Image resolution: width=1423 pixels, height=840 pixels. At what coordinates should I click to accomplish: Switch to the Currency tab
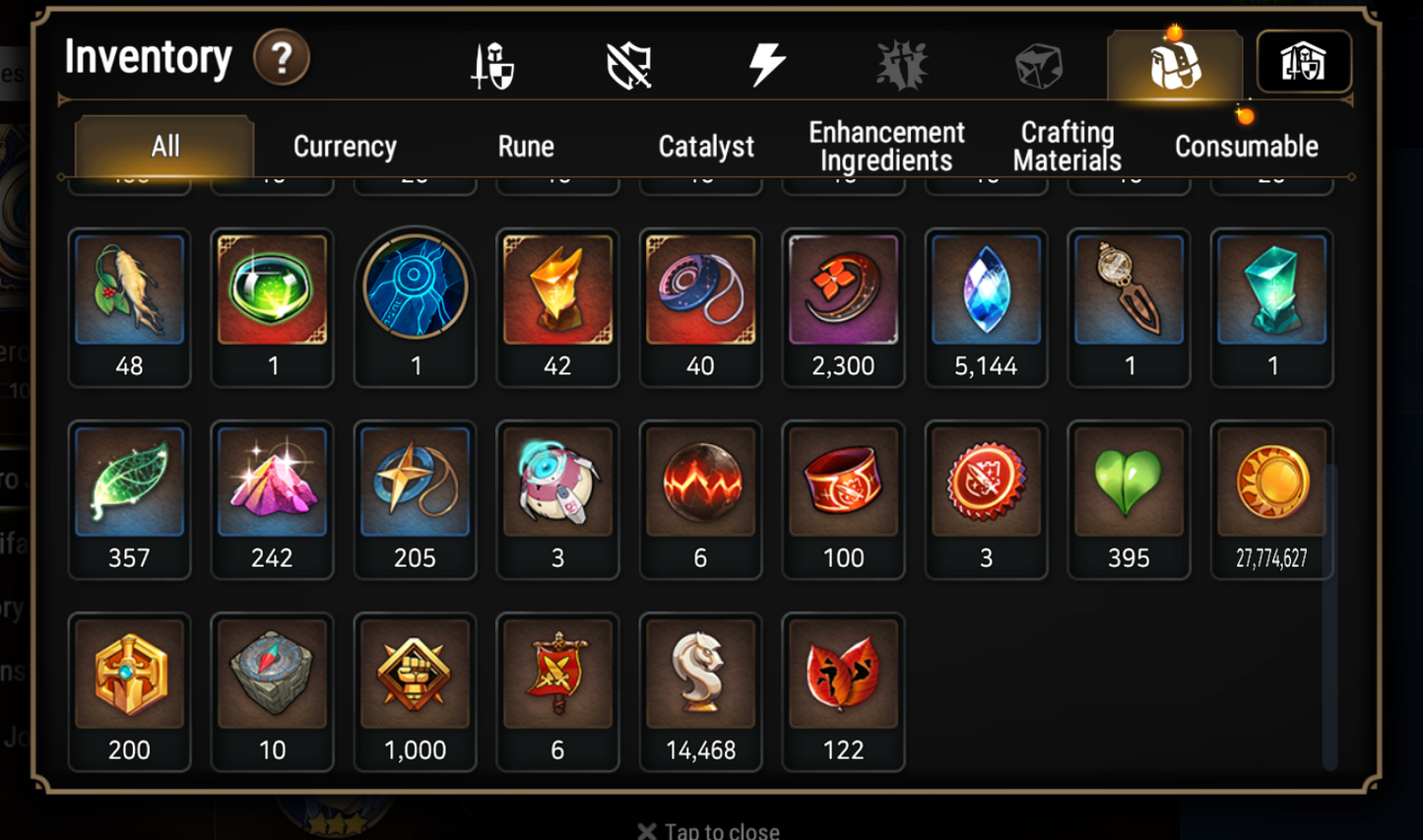click(x=344, y=146)
